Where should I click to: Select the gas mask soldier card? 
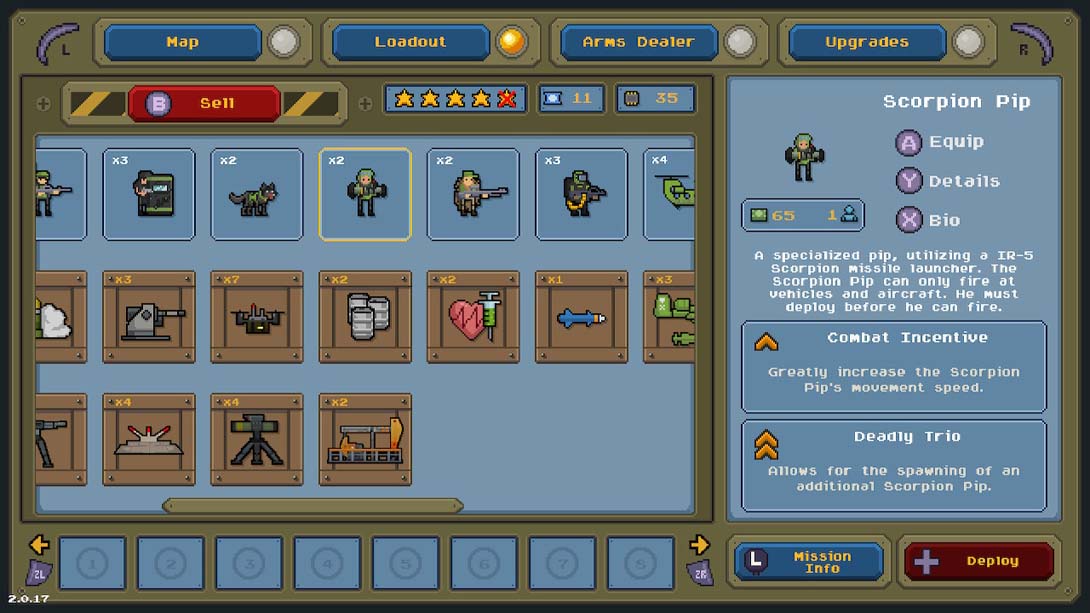(x=581, y=194)
